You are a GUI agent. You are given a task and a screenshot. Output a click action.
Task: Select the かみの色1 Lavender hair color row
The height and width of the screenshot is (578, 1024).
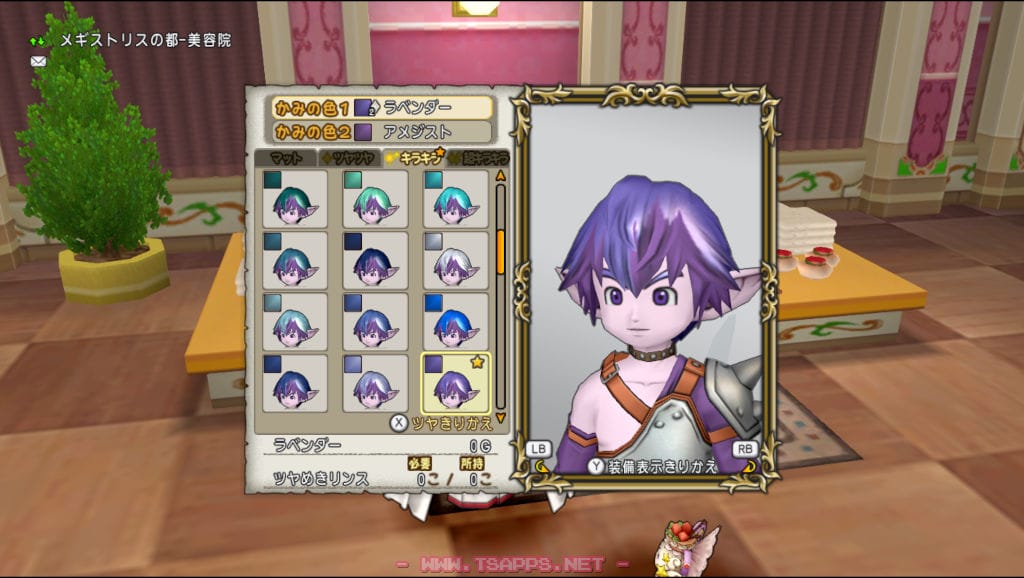click(x=380, y=108)
